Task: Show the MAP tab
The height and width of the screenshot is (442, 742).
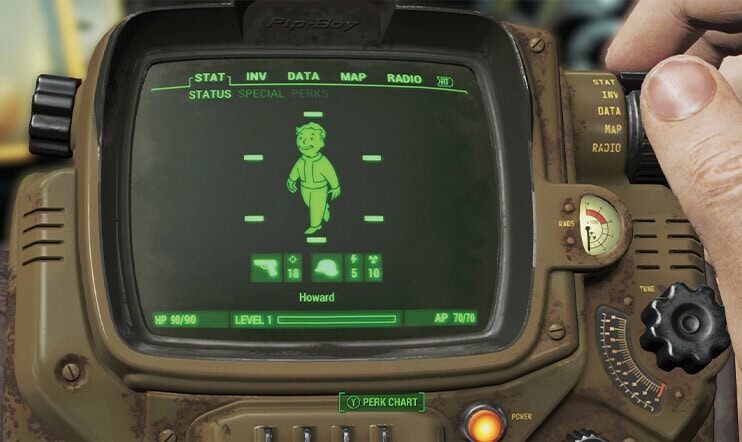Action: point(353,77)
